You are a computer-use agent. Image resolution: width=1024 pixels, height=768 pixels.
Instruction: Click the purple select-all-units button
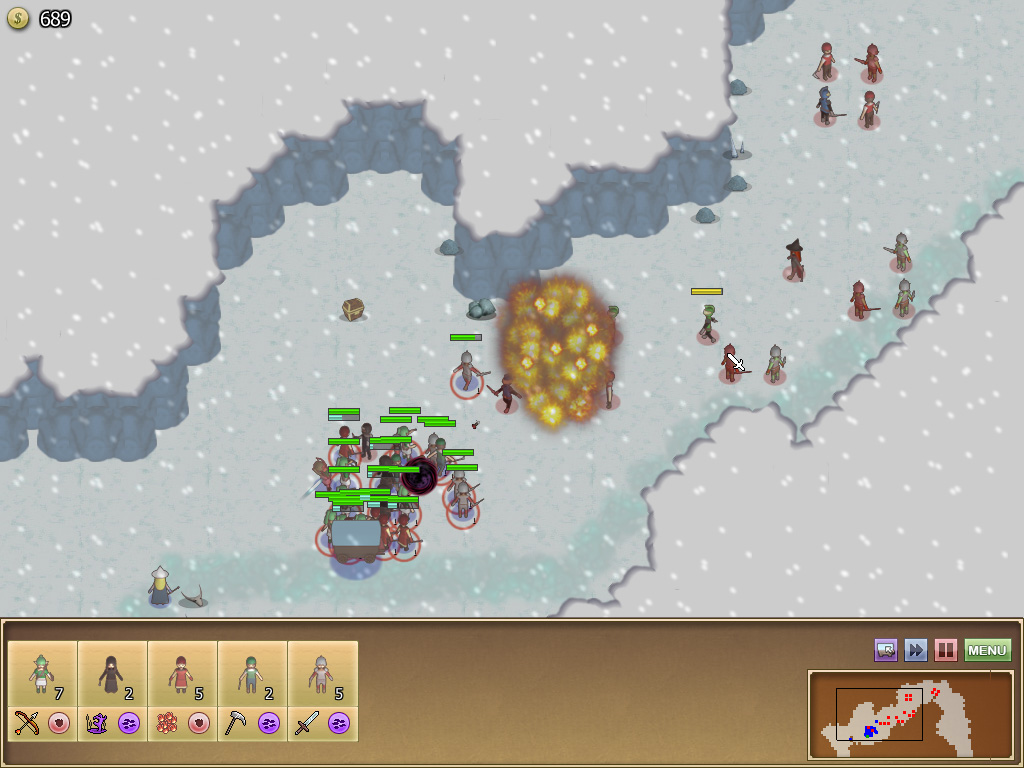coord(886,651)
